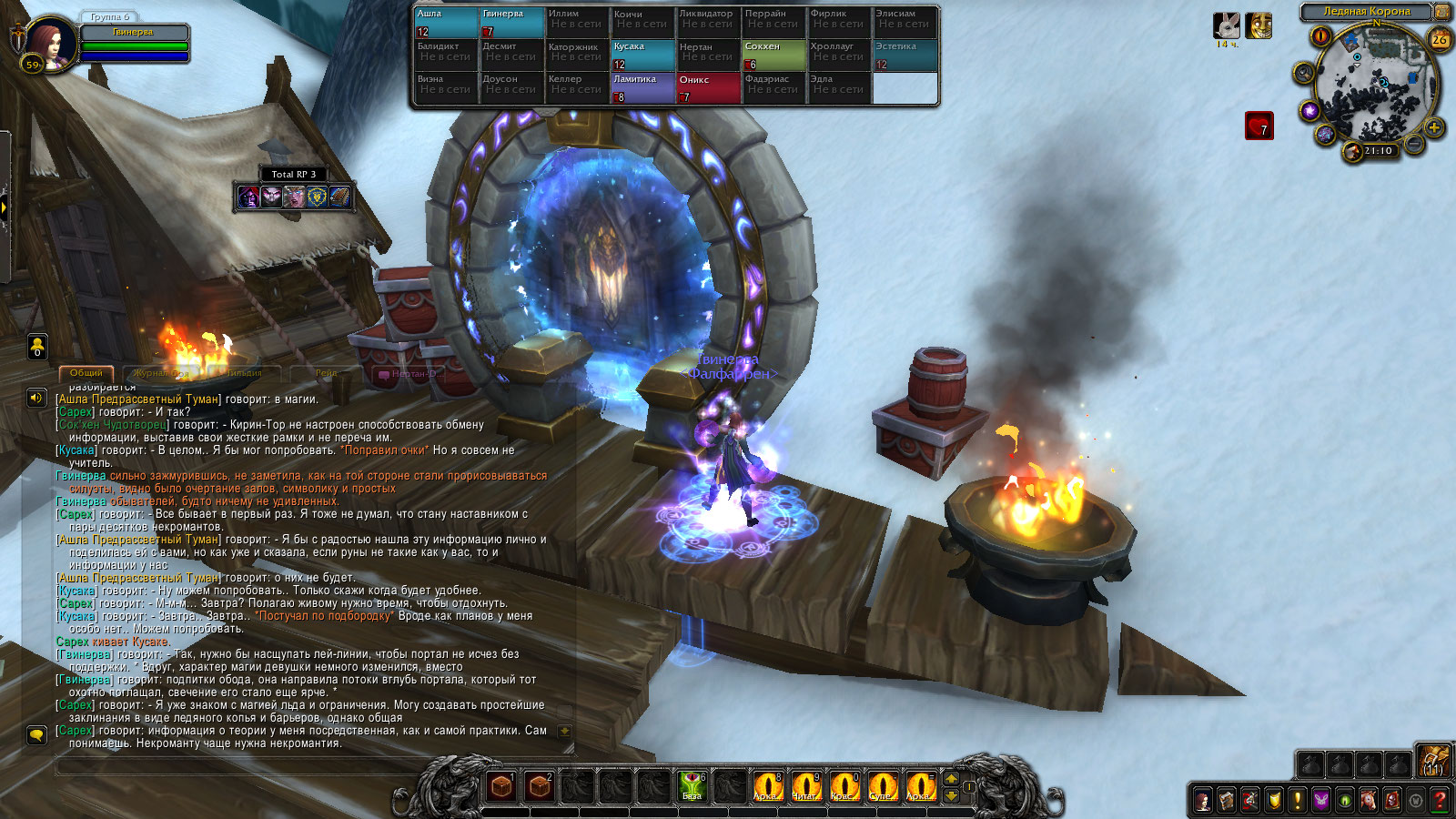Screen dimensions: 1456x819
Task: Click the white rabbit buff icon
Action: point(1227,25)
